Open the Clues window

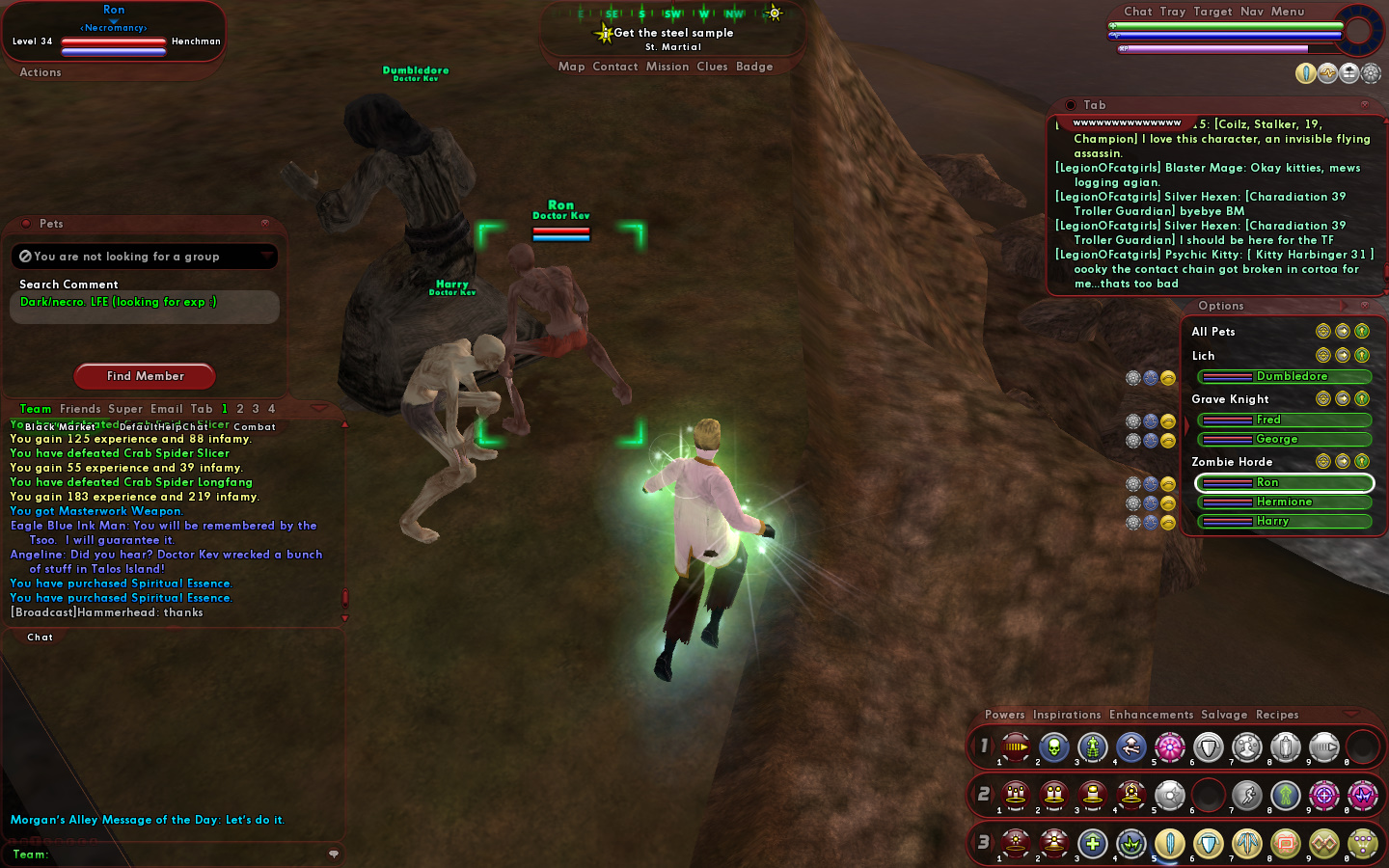coord(712,67)
